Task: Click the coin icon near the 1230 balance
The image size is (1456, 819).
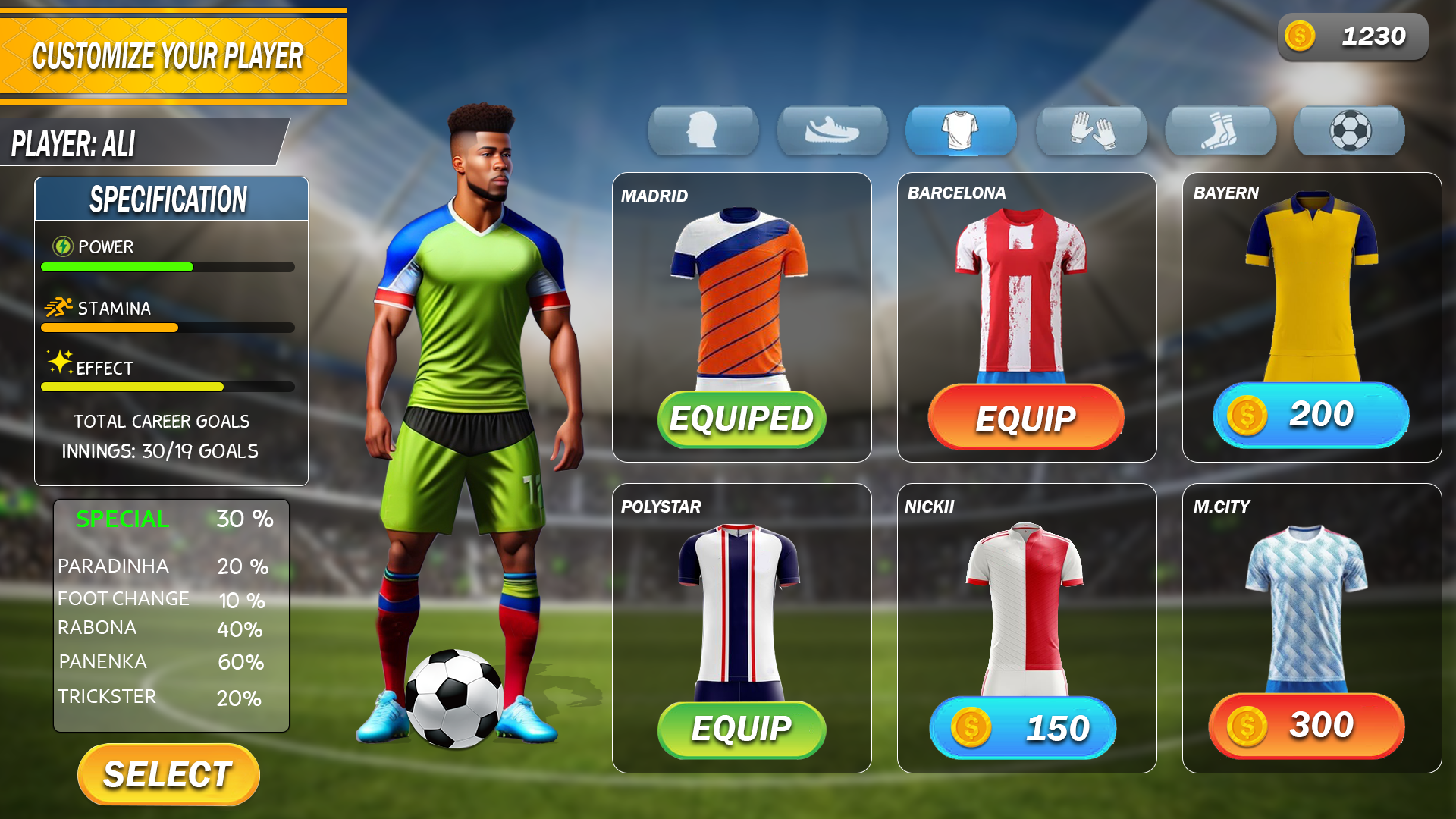Action: click(1298, 35)
